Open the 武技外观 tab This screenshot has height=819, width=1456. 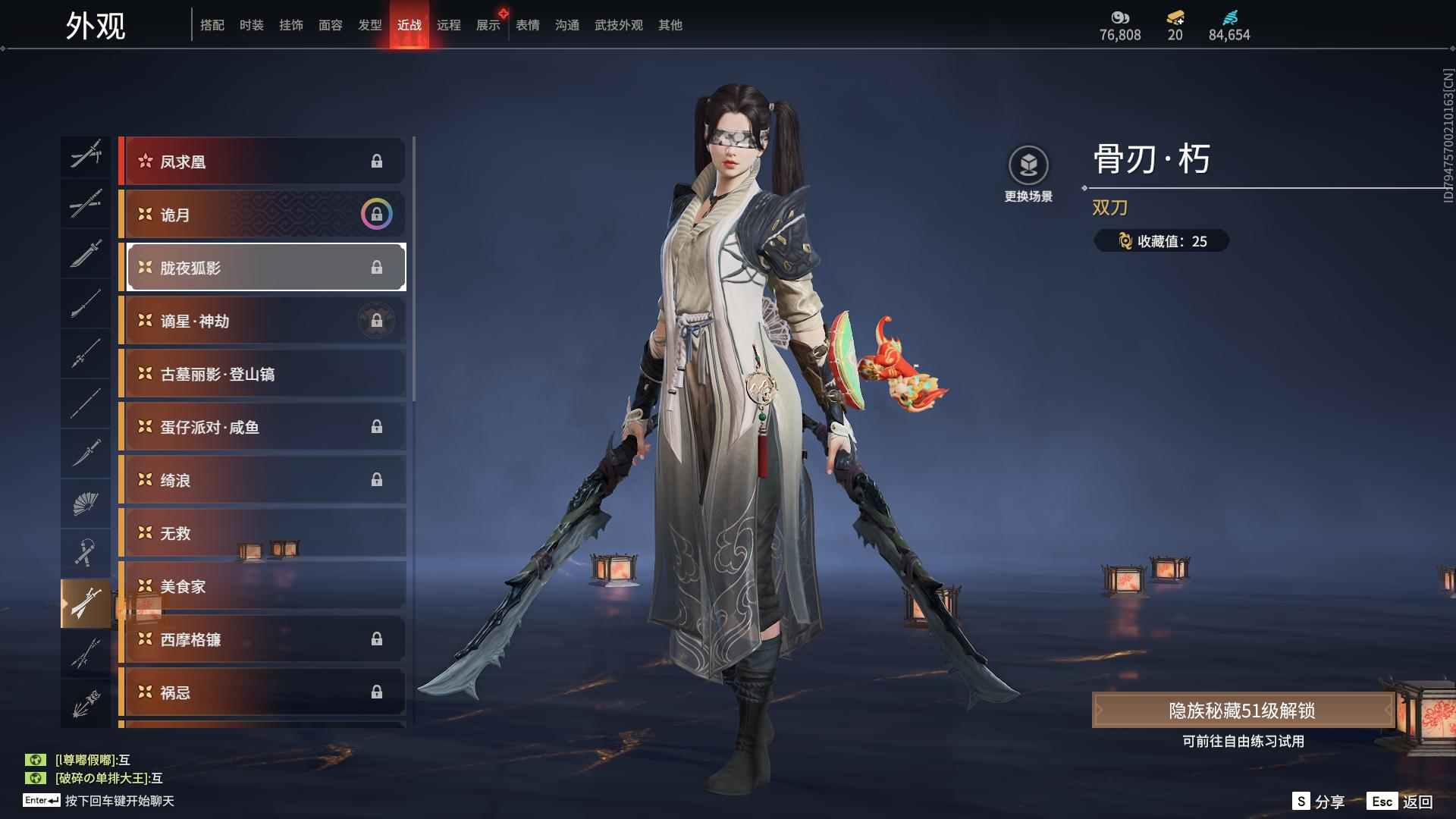click(x=618, y=25)
